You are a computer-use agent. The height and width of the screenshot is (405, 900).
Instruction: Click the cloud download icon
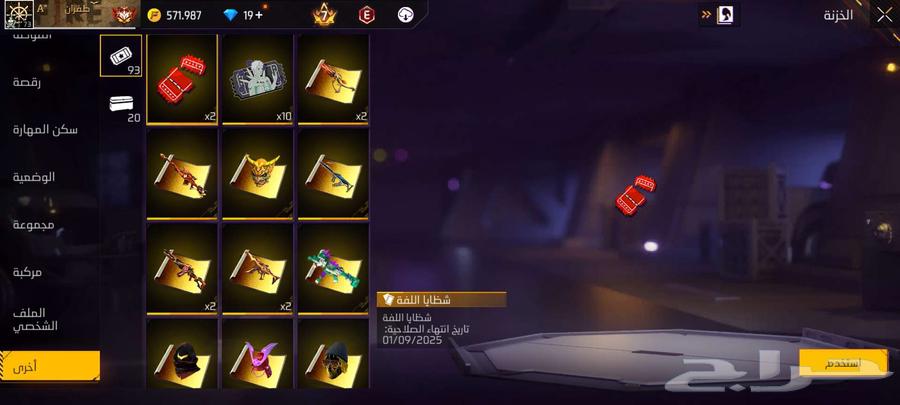[405, 15]
